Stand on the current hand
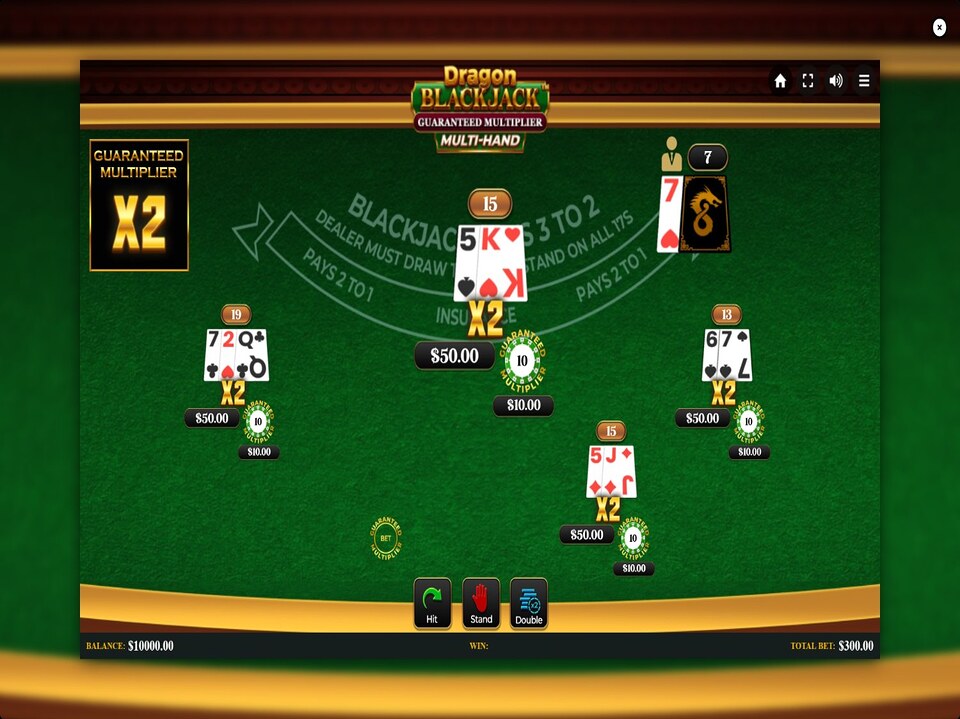 click(x=481, y=604)
